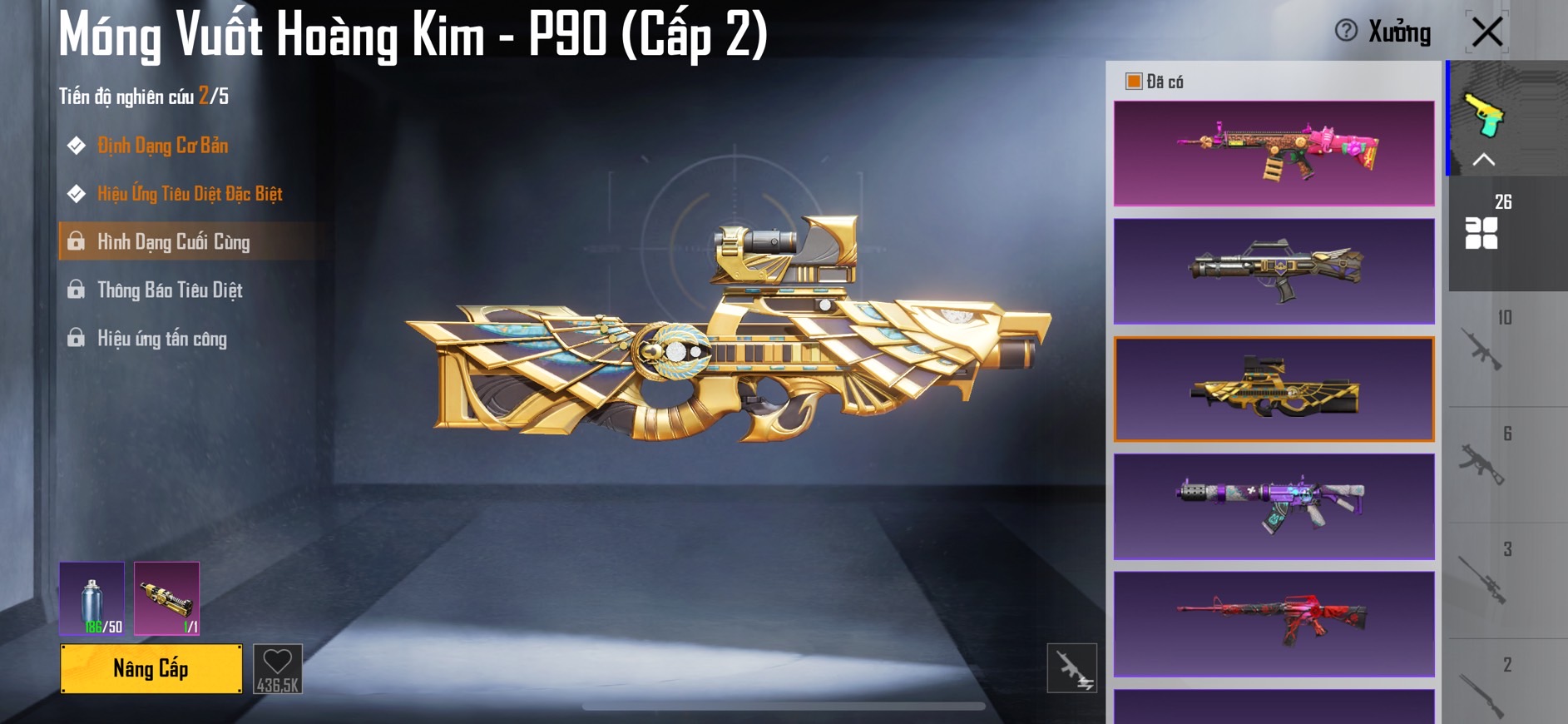Image resolution: width=1568 pixels, height=724 pixels.
Task: View Định Dạng Cơ Bản research stage
Action: click(162, 146)
